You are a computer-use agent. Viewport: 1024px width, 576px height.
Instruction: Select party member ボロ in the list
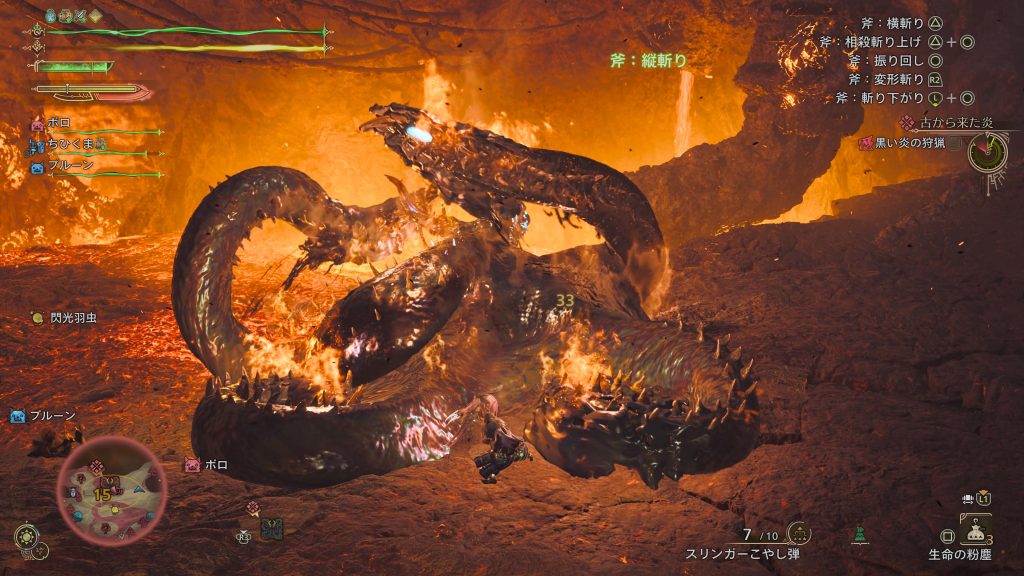pyautogui.click(x=58, y=123)
